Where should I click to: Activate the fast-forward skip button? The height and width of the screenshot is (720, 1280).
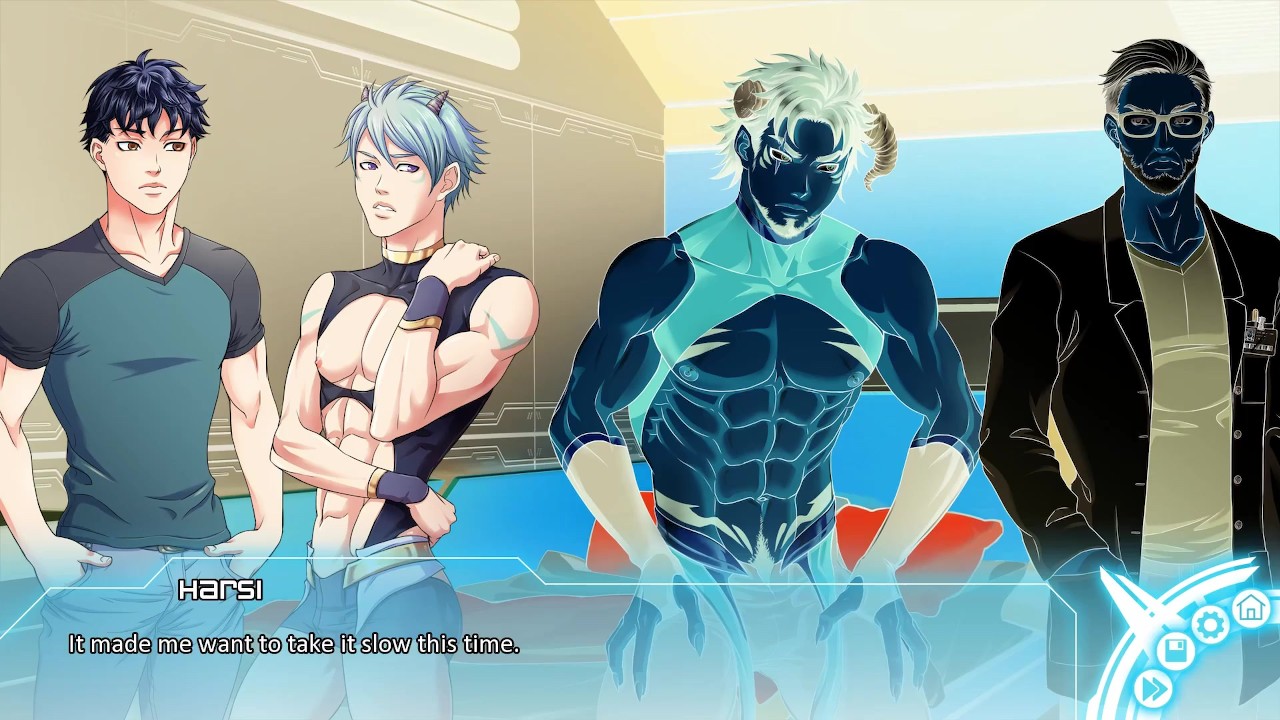tap(1154, 688)
